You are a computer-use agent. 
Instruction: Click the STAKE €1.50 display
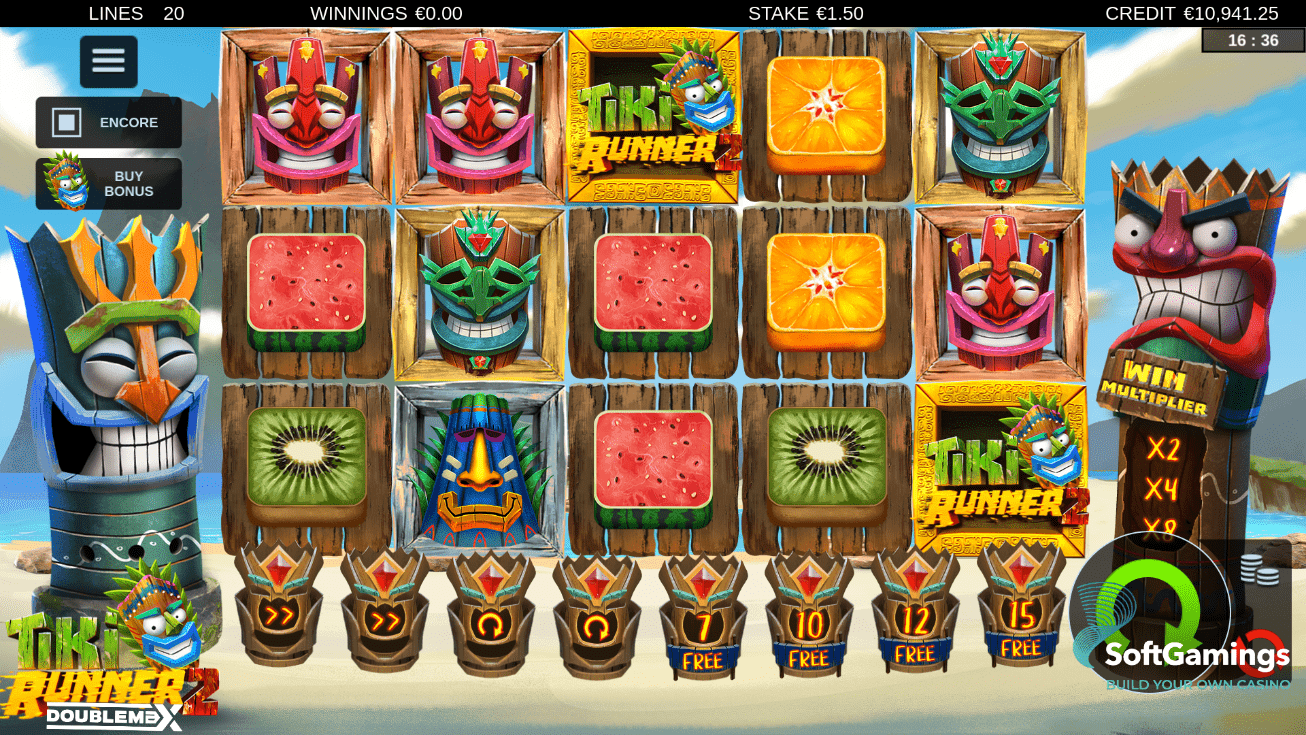tap(807, 14)
